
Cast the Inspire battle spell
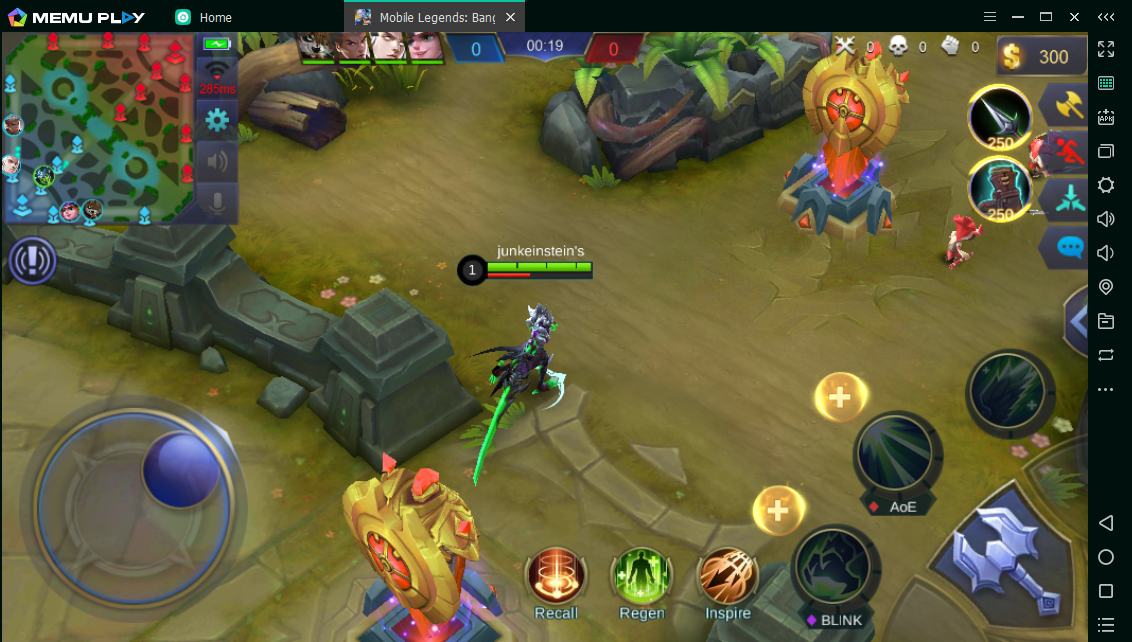[727, 577]
